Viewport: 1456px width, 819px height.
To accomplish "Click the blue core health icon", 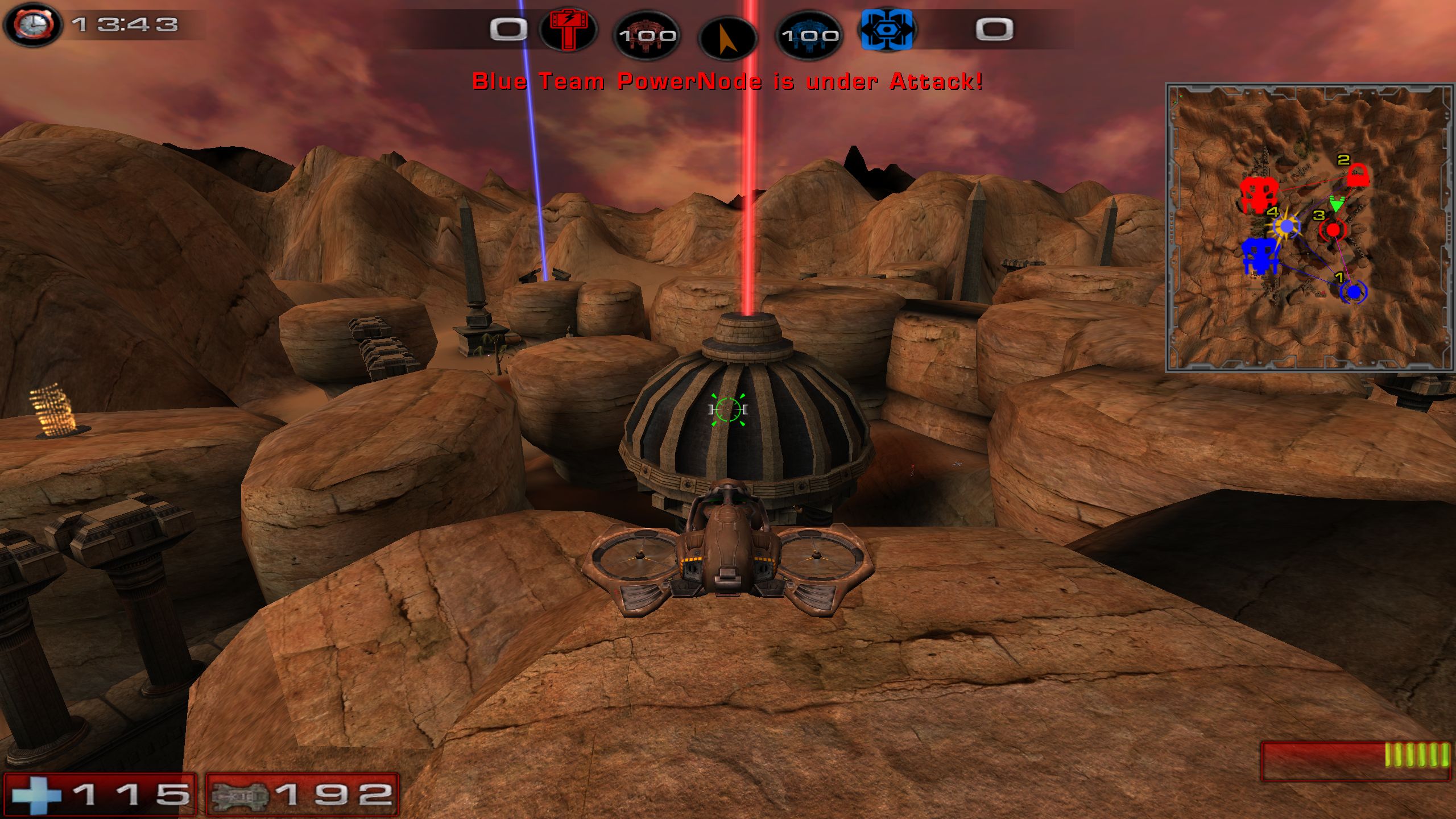I will click(809, 35).
